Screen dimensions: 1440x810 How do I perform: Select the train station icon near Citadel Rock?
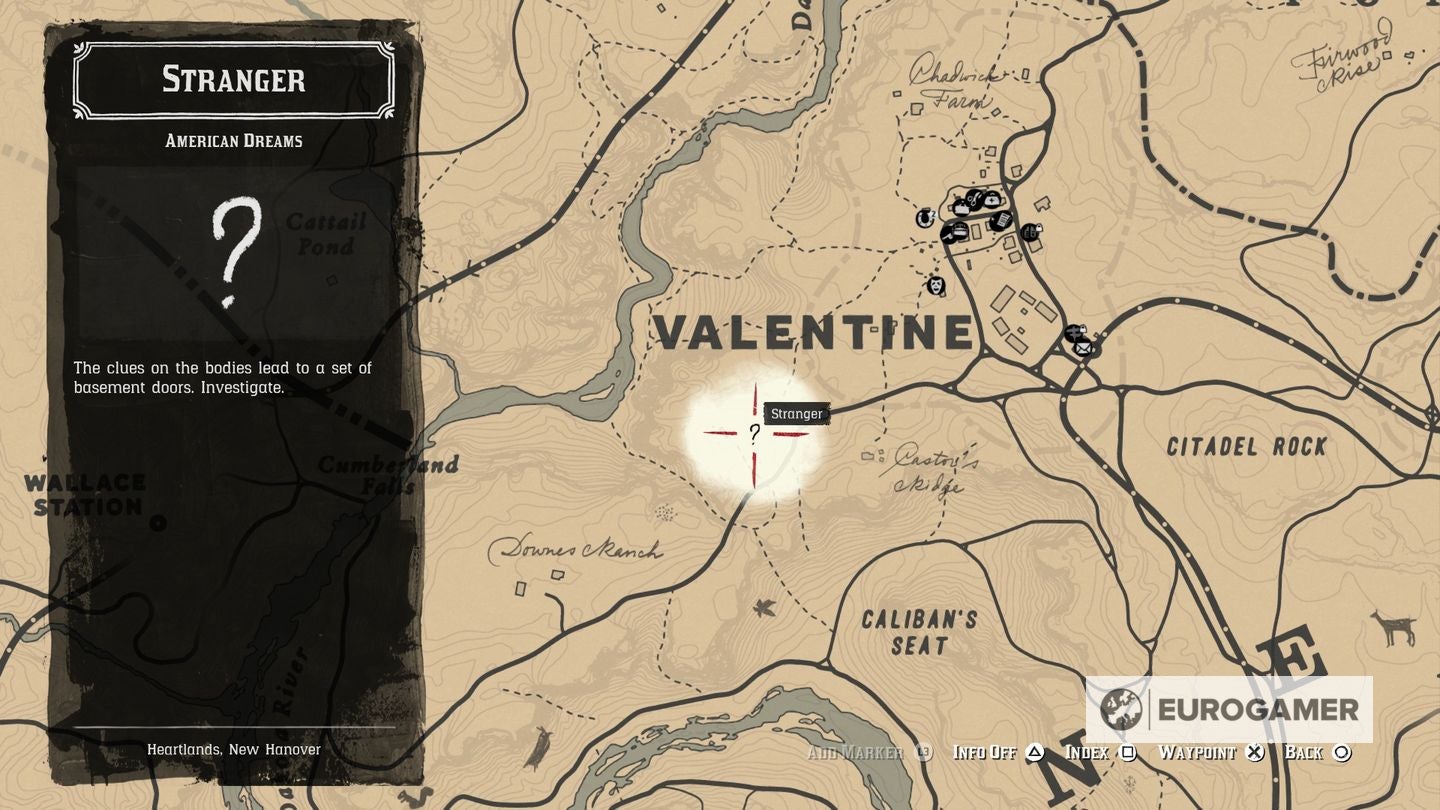pyautogui.click(x=1074, y=333)
